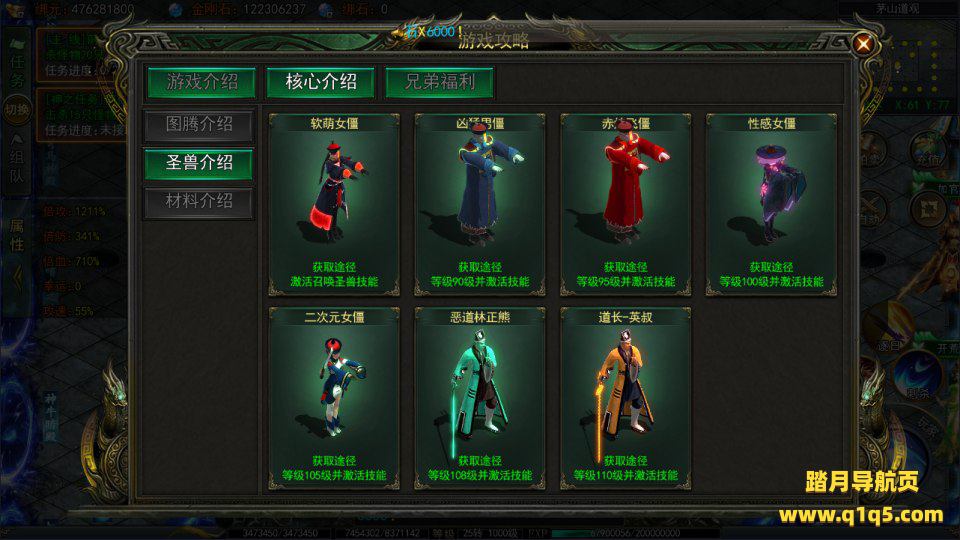Choose the 圣兽介绍 side category
Viewport: 960px width, 540px height.
[198, 163]
